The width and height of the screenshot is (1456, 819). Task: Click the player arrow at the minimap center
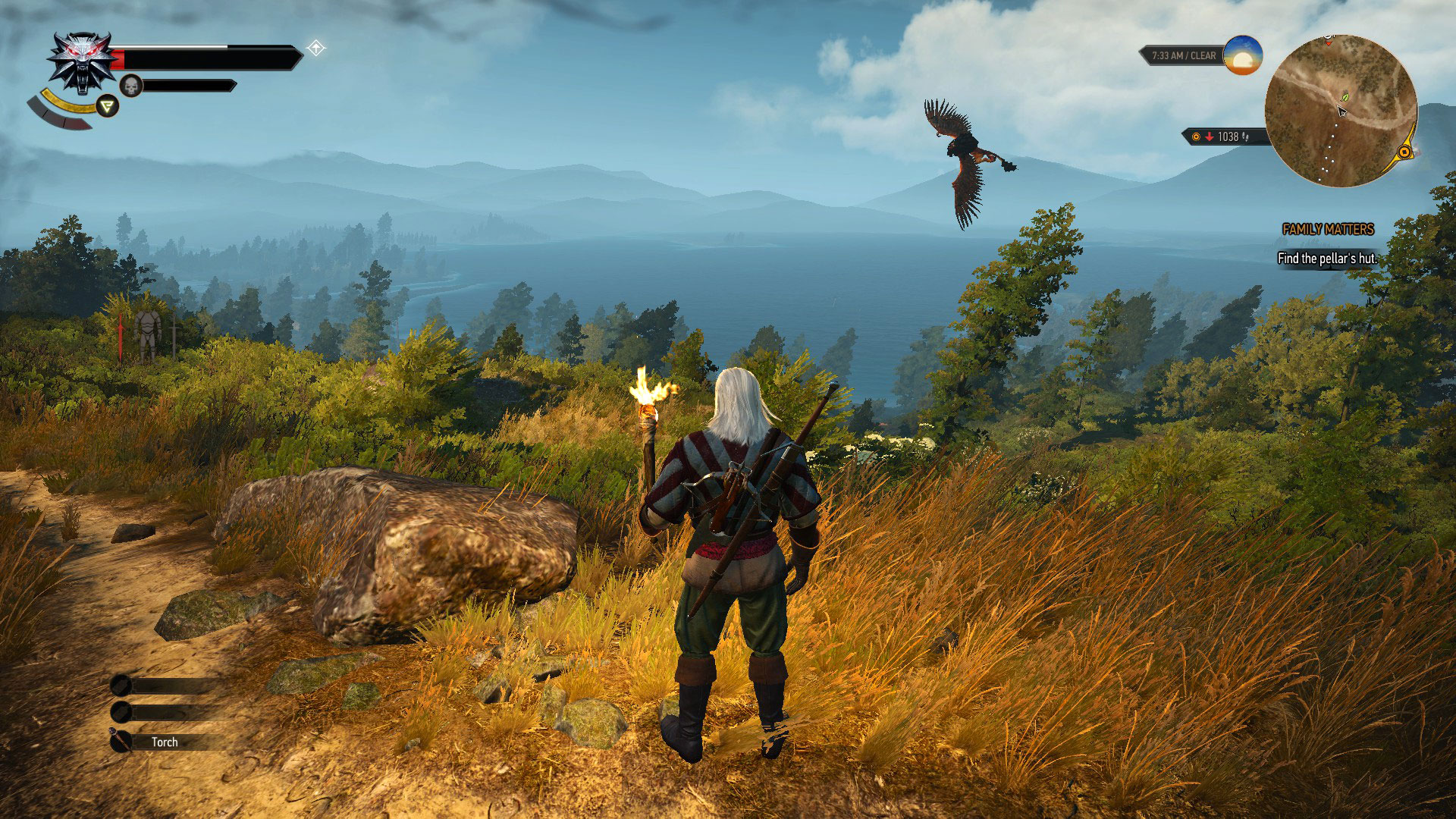coord(1342,111)
